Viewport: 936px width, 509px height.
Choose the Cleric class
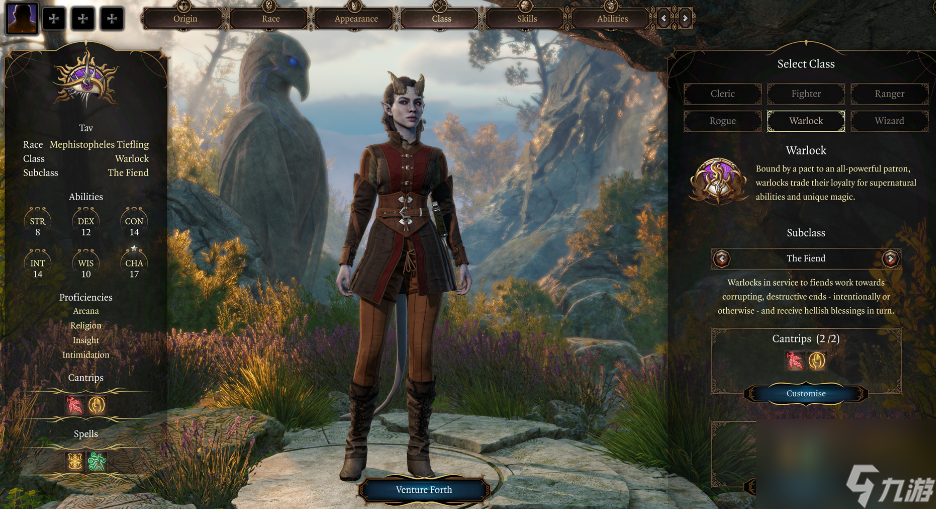click(723, 94)
